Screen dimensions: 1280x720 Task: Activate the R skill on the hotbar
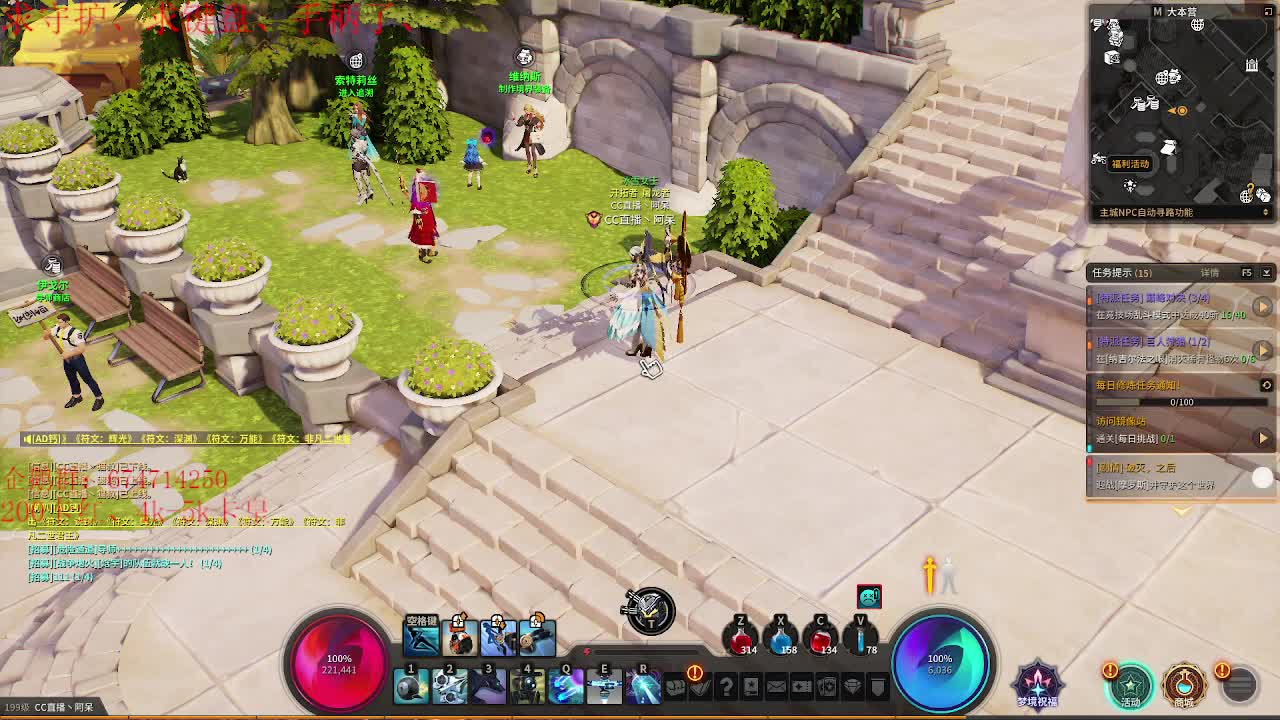(643, 687)
